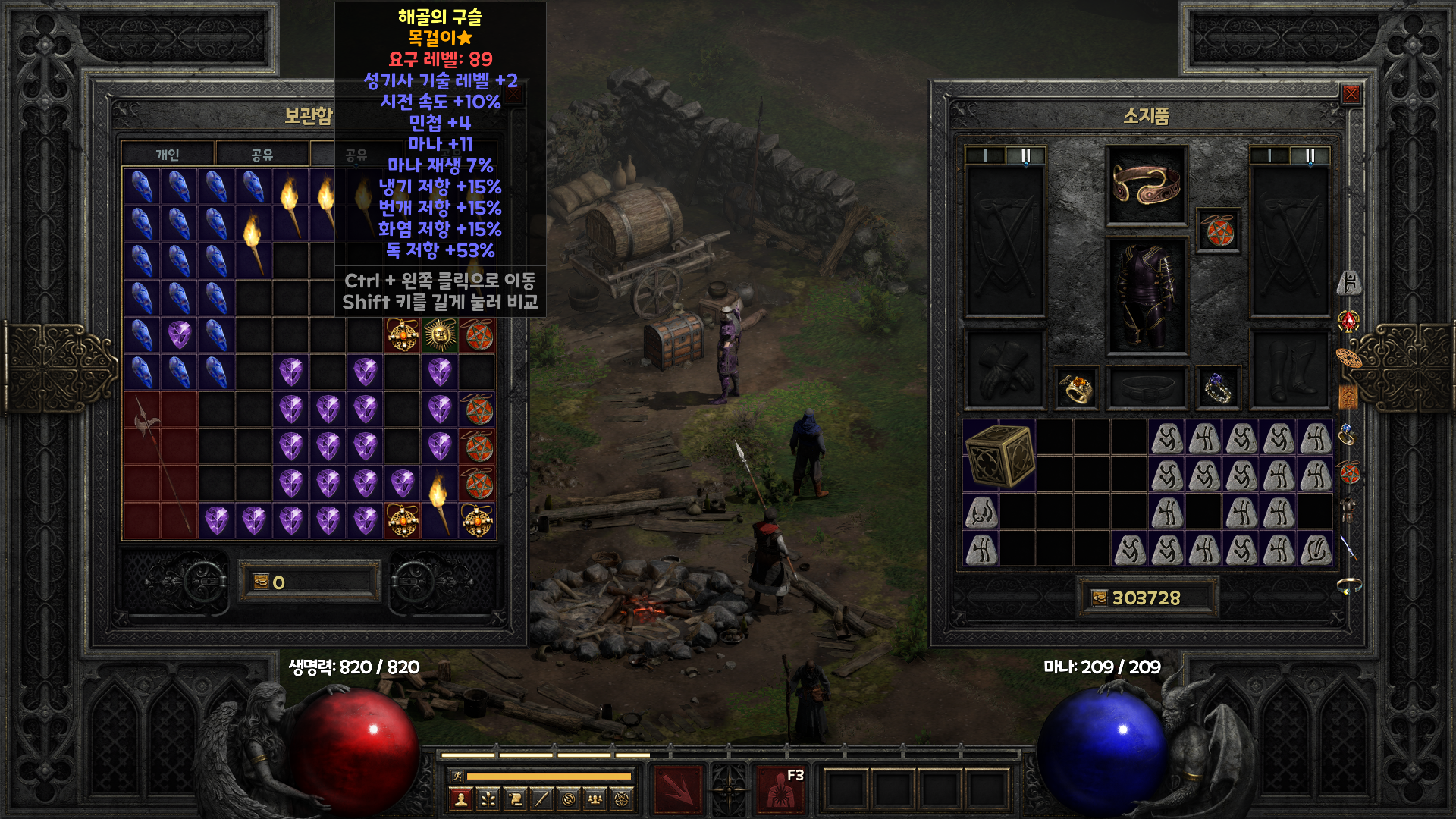Change the right-click F3 aura skill
This screenshot has height=819, width=1456.
[x=780, y=790]
